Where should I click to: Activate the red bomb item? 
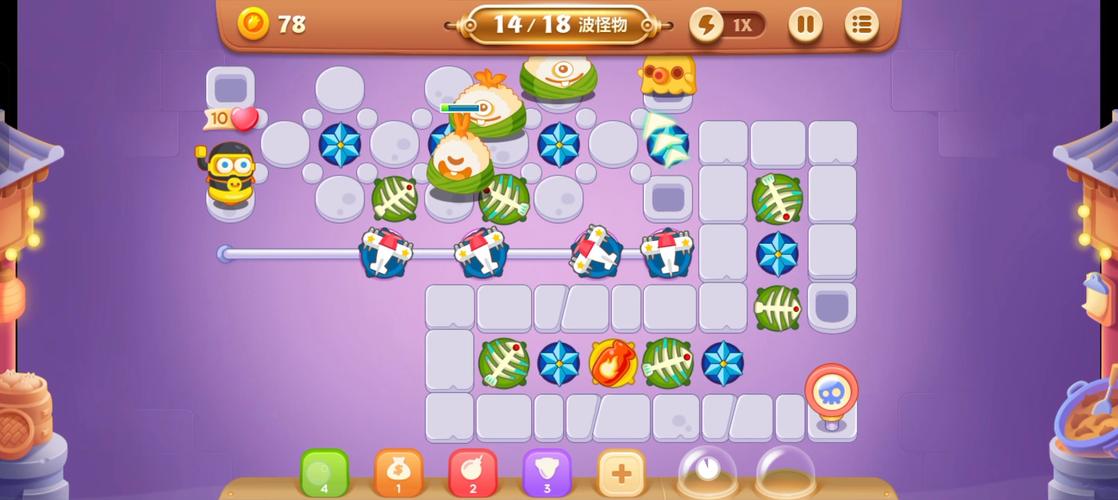[x=472, y=472]
